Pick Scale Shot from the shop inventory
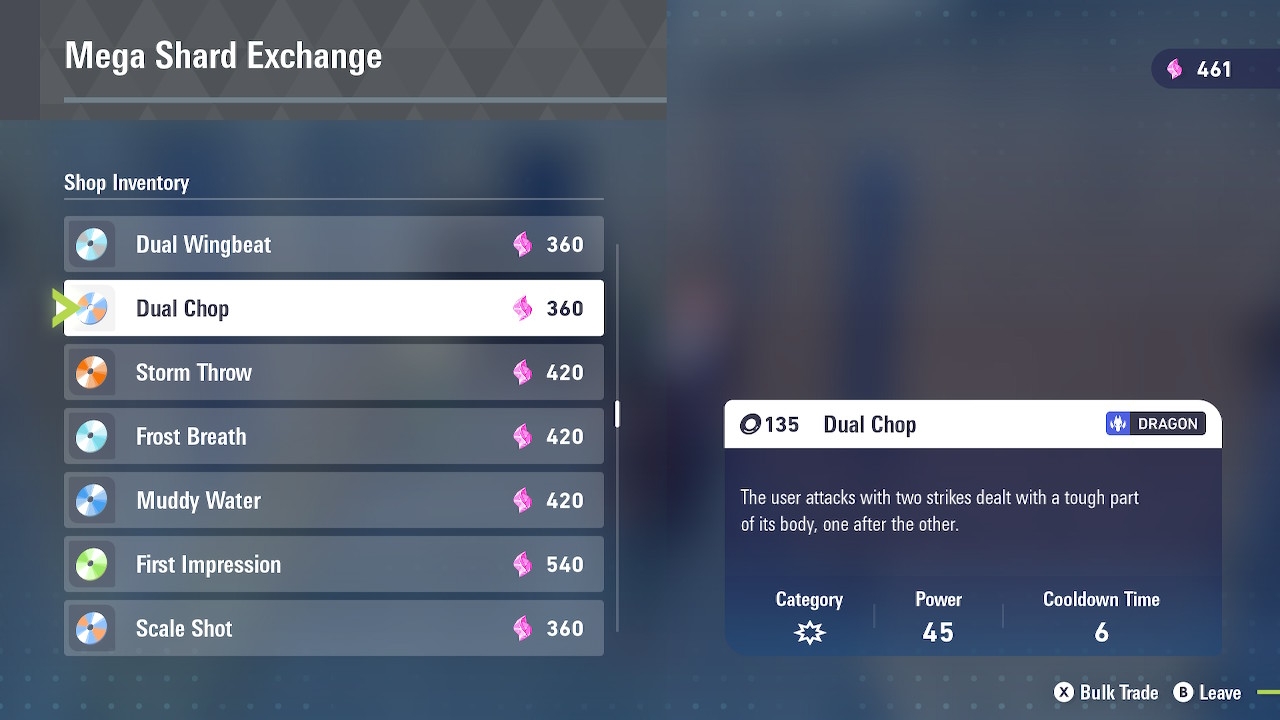This screenshot has height=720, width=1280. (334, 628)
